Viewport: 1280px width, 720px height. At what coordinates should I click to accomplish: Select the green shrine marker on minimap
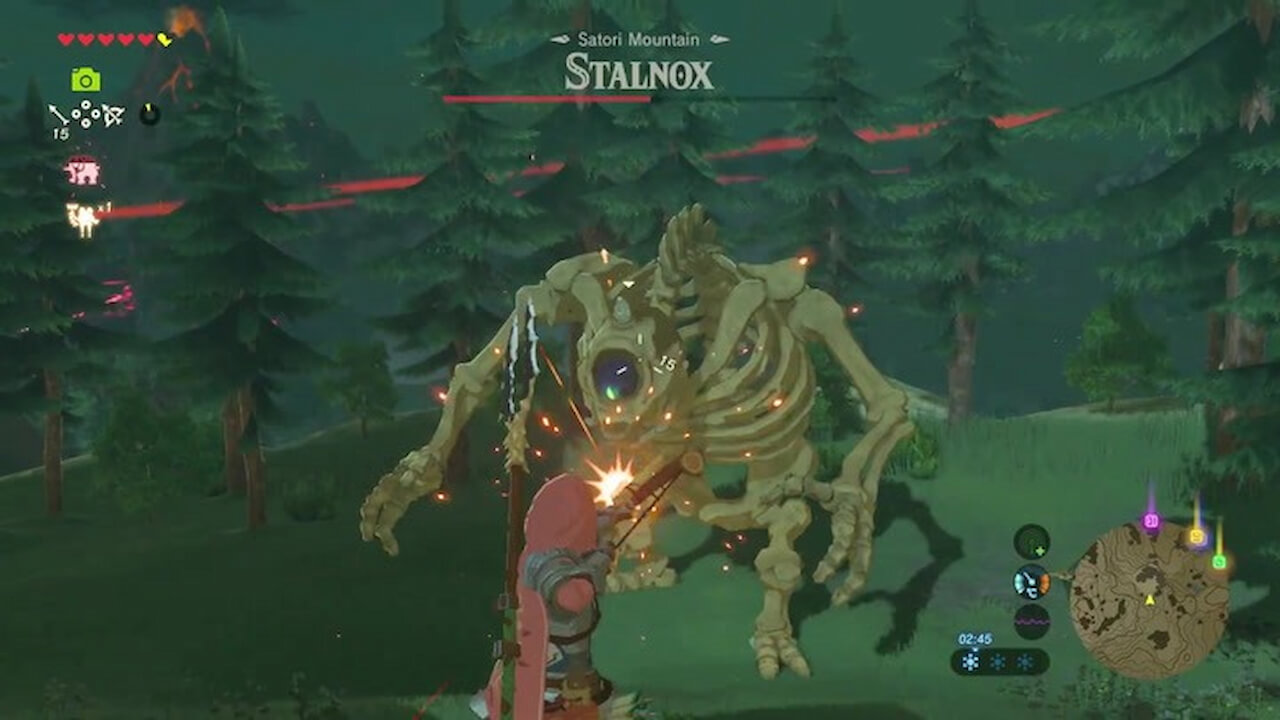(1219, 560)
